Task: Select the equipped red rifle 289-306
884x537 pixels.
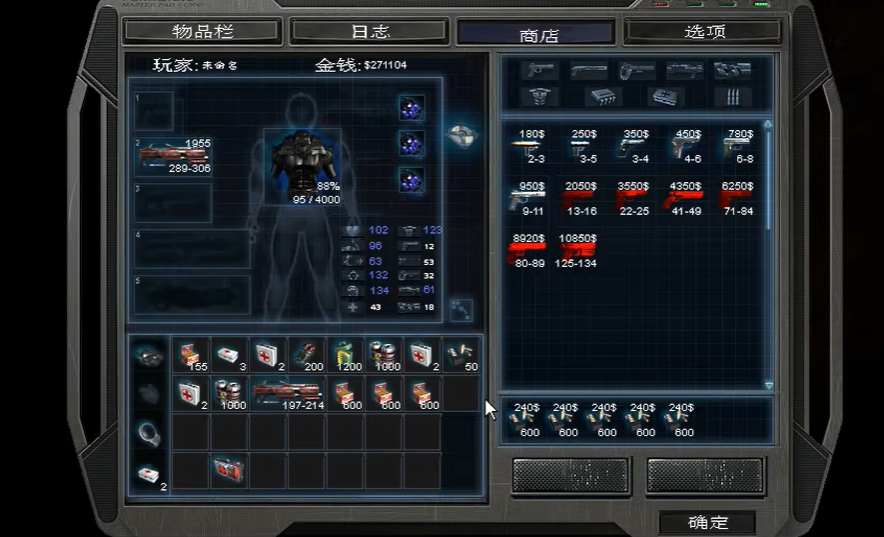Action: click(x=174, y=156)
